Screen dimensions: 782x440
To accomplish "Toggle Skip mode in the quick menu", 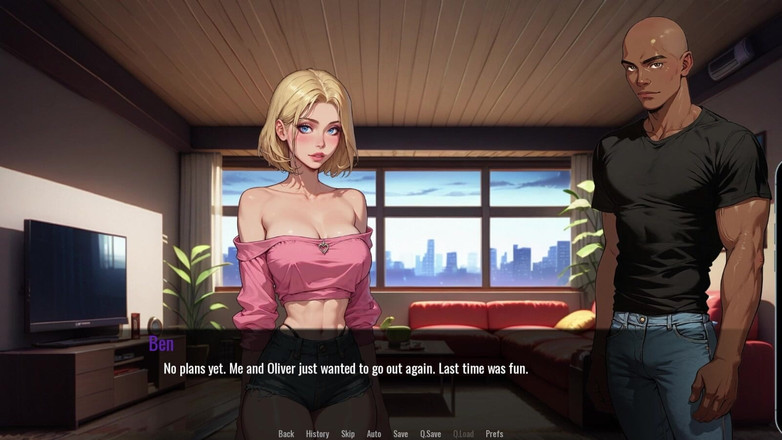I will coord(348,434).
